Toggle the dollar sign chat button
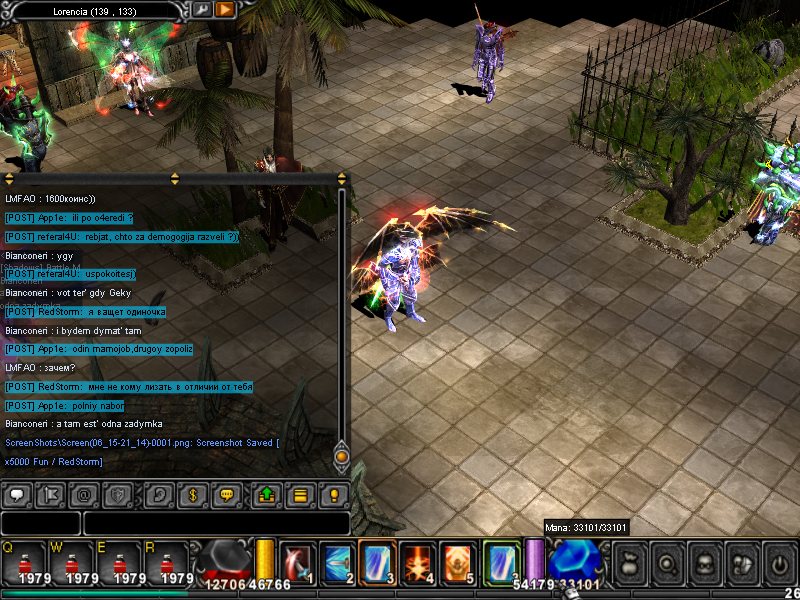 (192, 494)
